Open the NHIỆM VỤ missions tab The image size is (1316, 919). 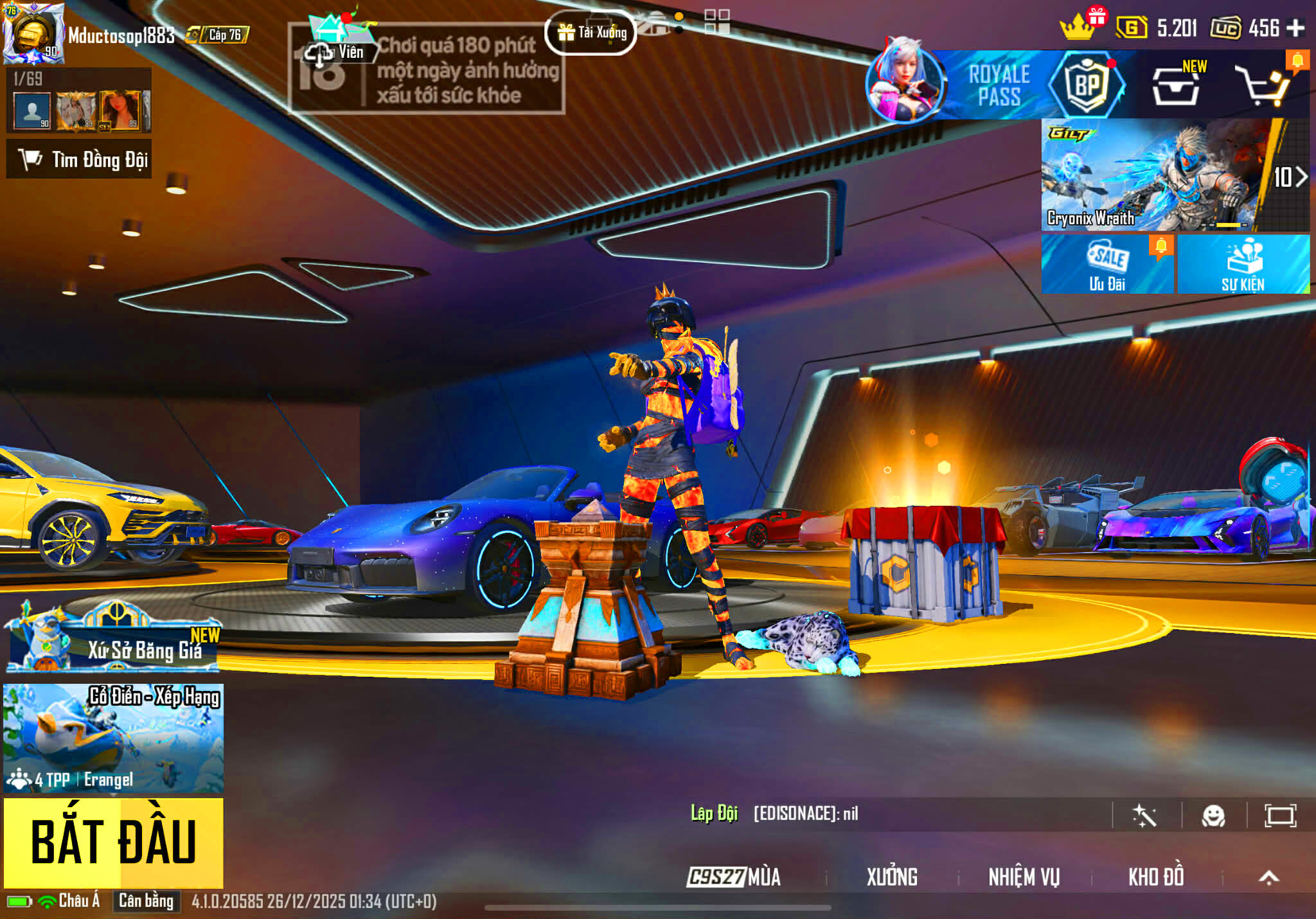pos(1024,877)
